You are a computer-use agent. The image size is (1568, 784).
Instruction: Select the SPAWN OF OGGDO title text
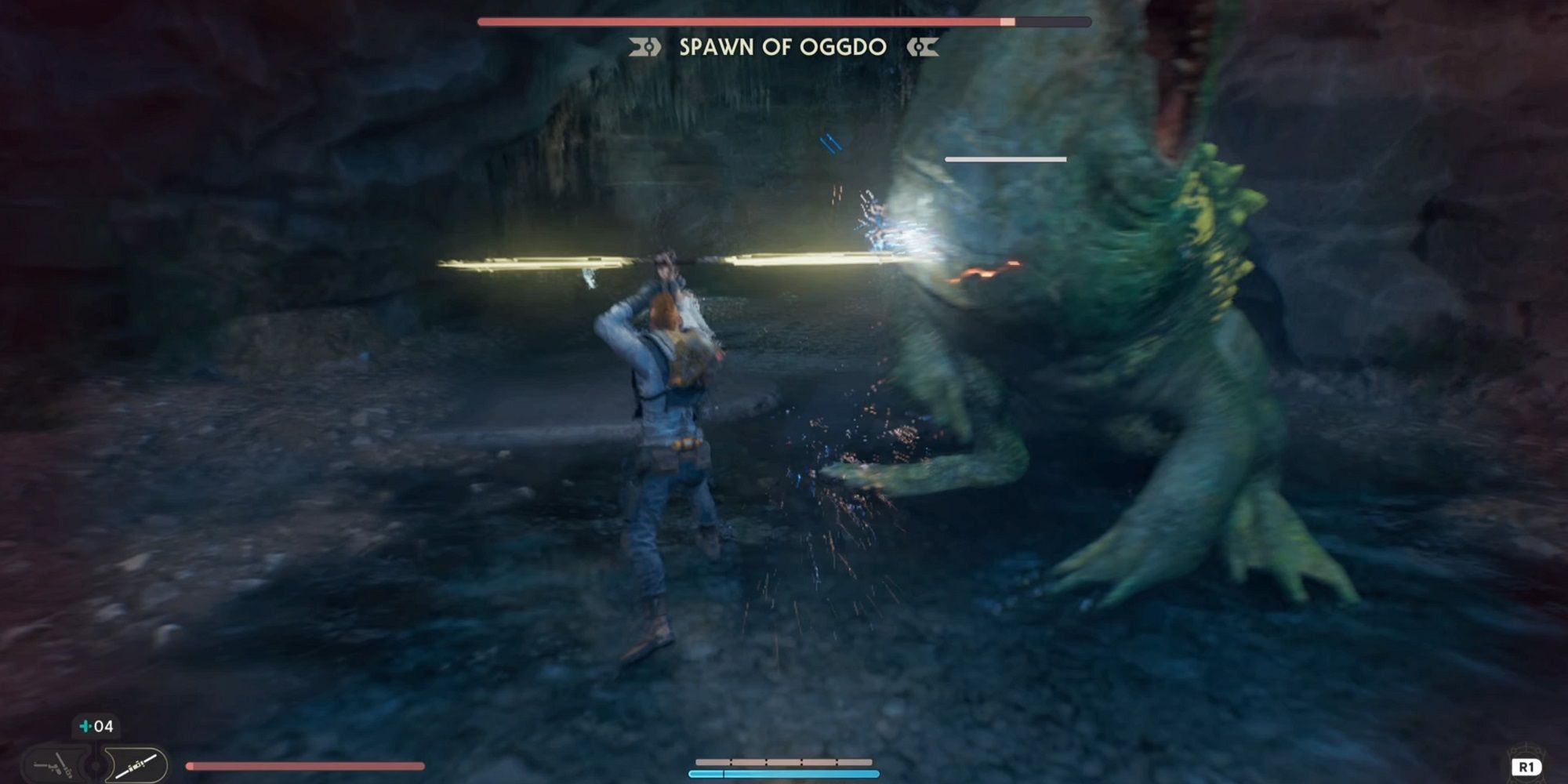pyautogui.click(x=784, y=47)
